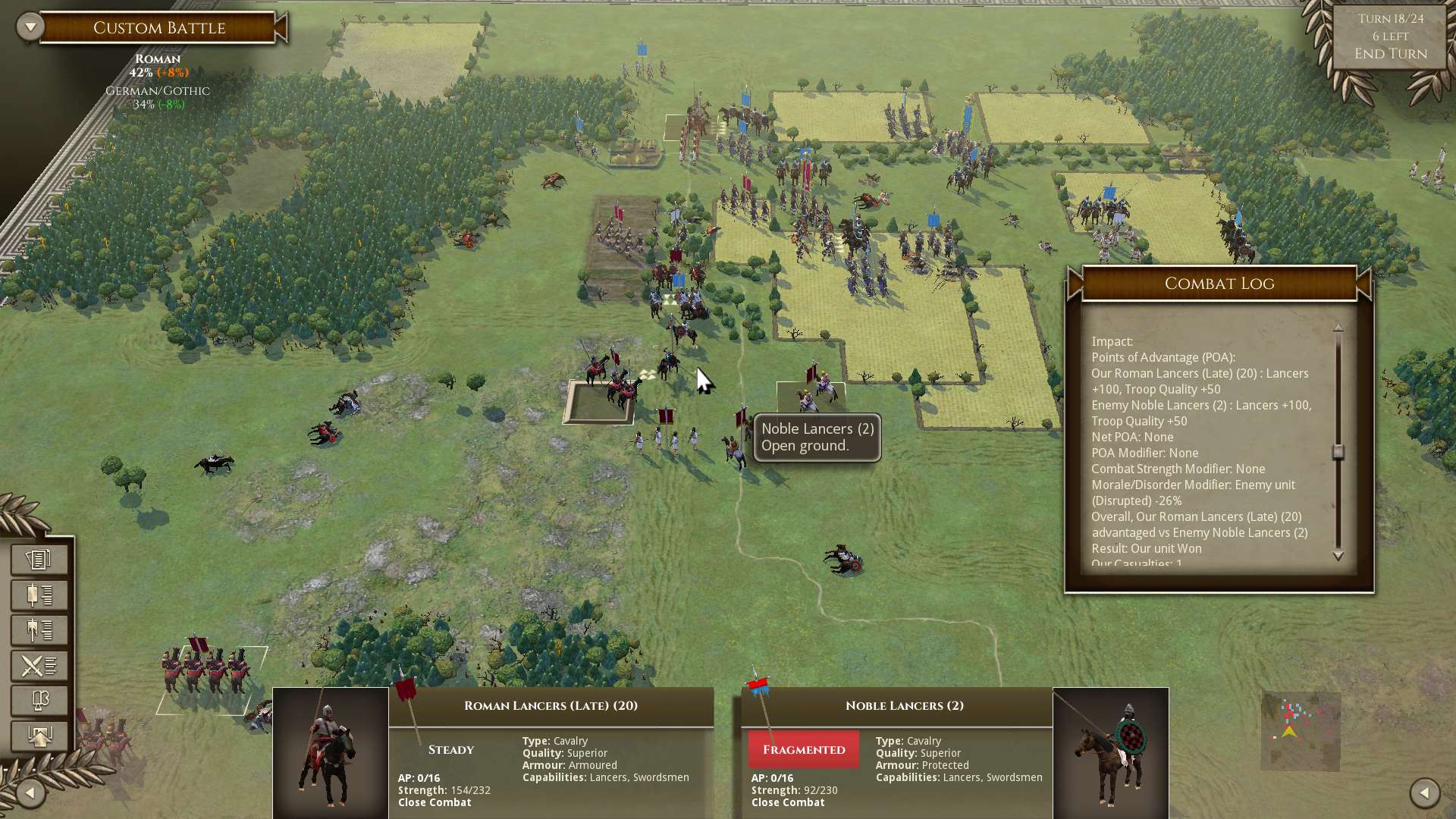
Task: Open the crossed swords list
Action: tap(39, 666)
